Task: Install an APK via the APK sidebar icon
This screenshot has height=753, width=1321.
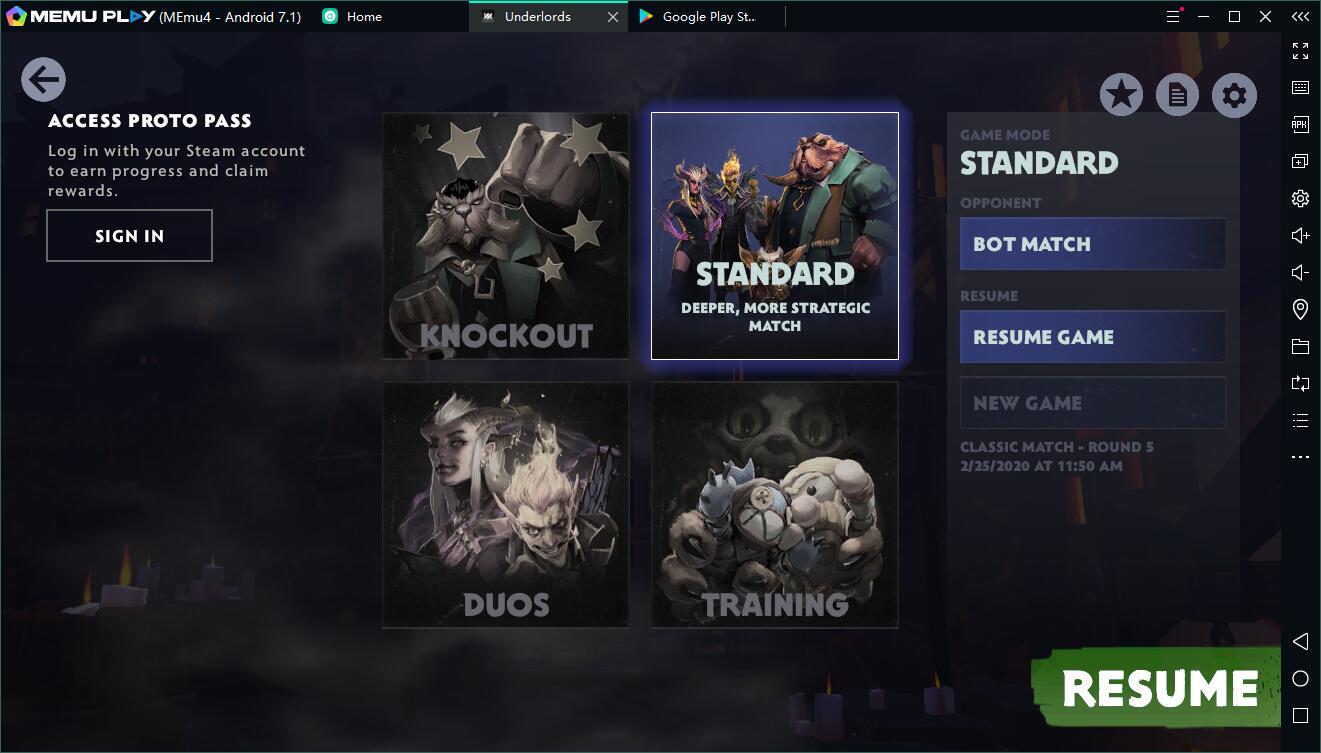Action: [x=1300, y=124]
